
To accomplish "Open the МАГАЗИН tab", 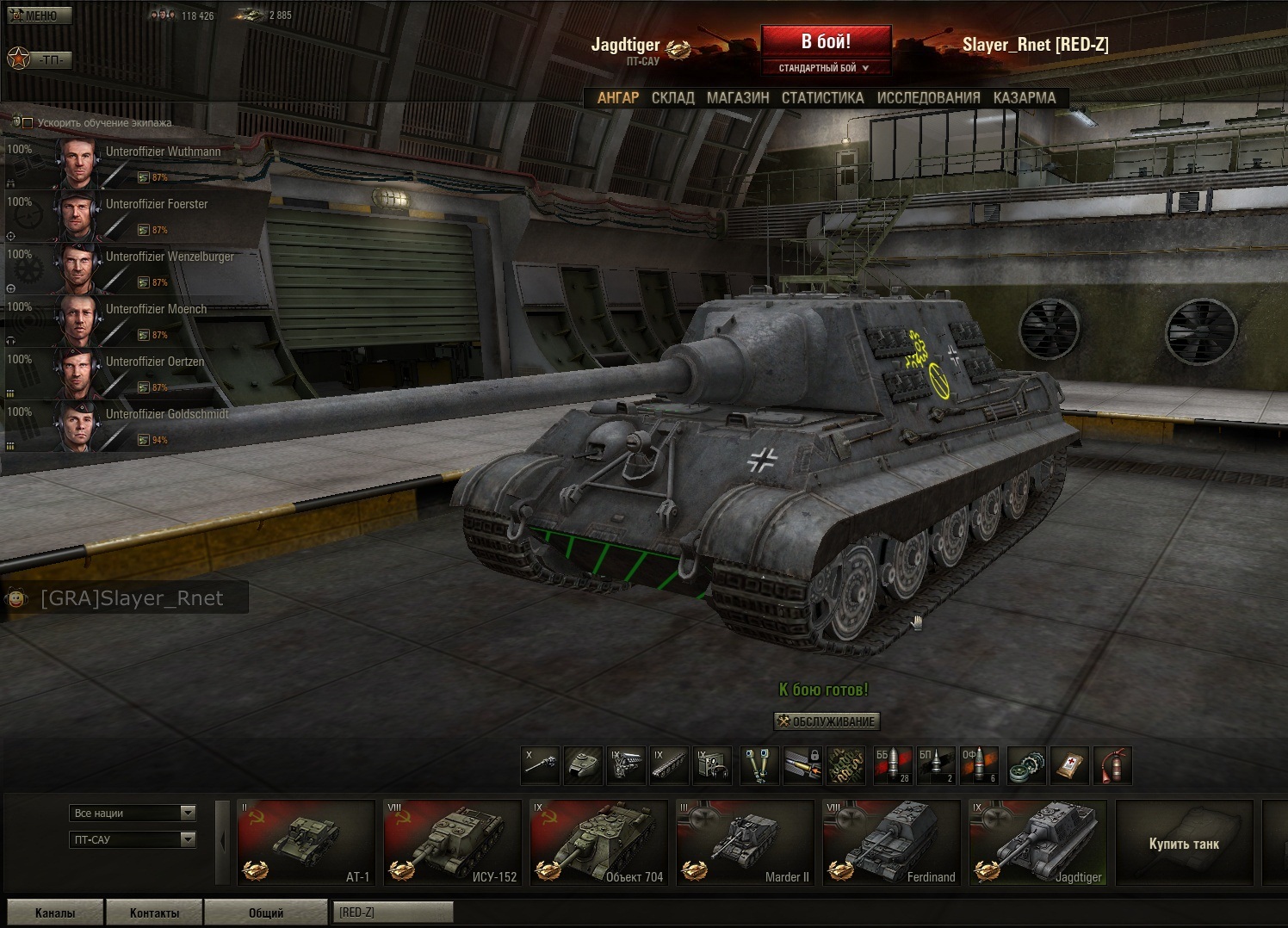I will pos(738,98).
